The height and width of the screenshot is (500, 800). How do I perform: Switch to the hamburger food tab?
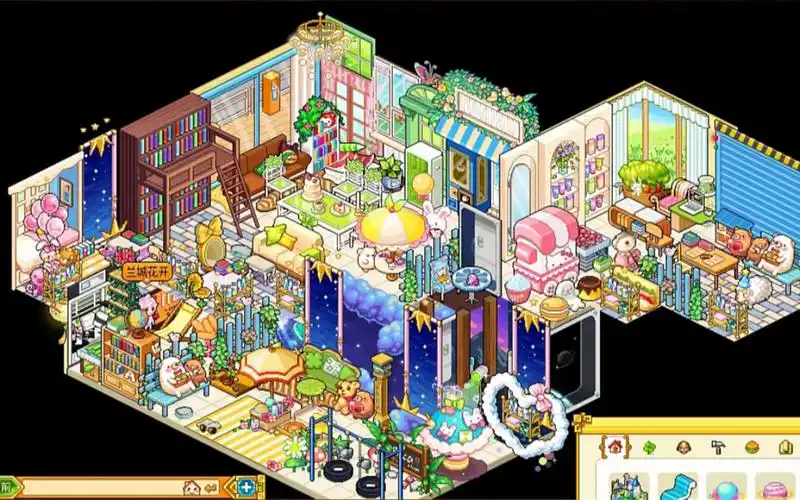click(751, 447)
